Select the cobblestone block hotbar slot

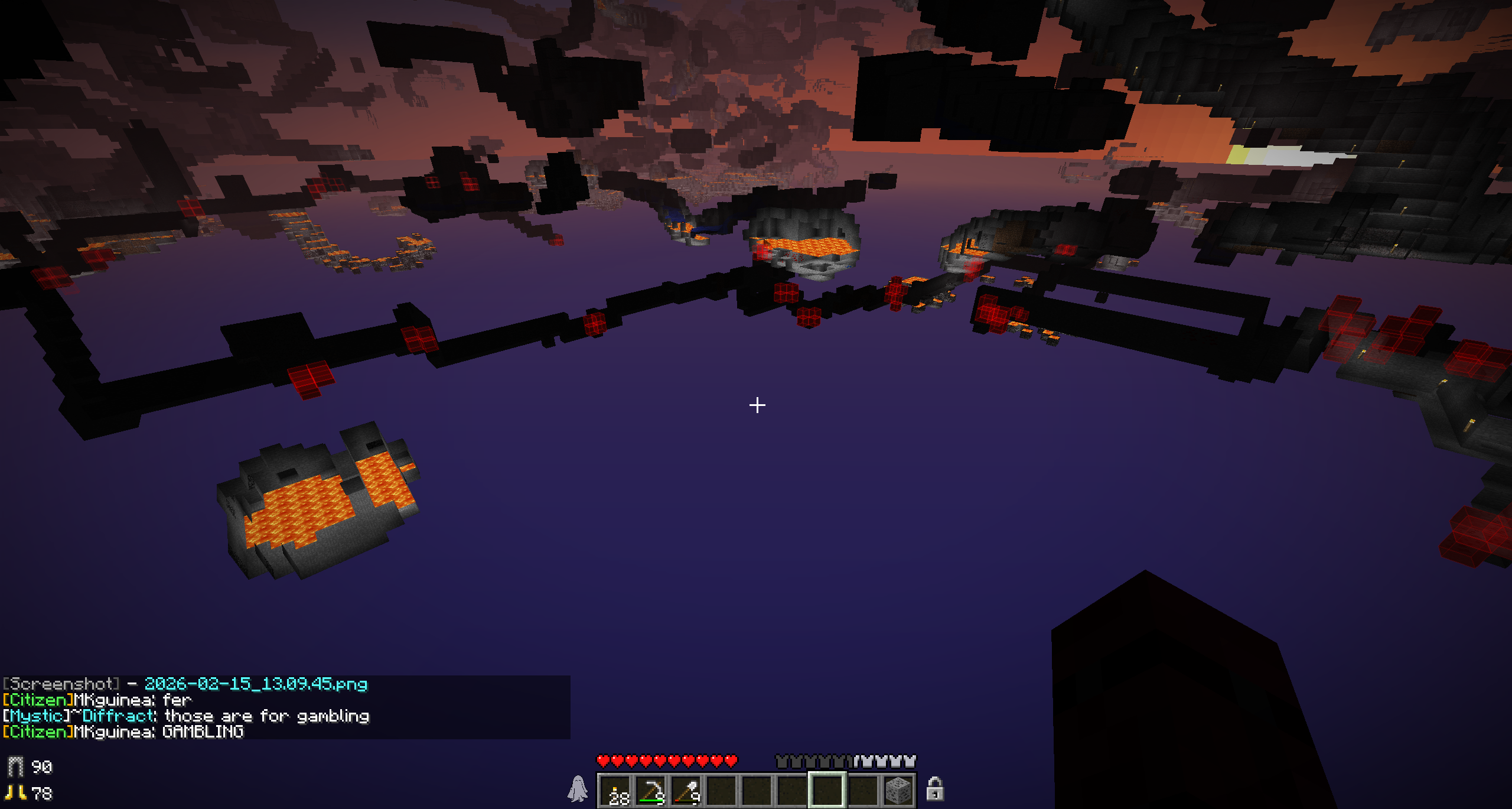pyautogui.click(x=898, y=790)
